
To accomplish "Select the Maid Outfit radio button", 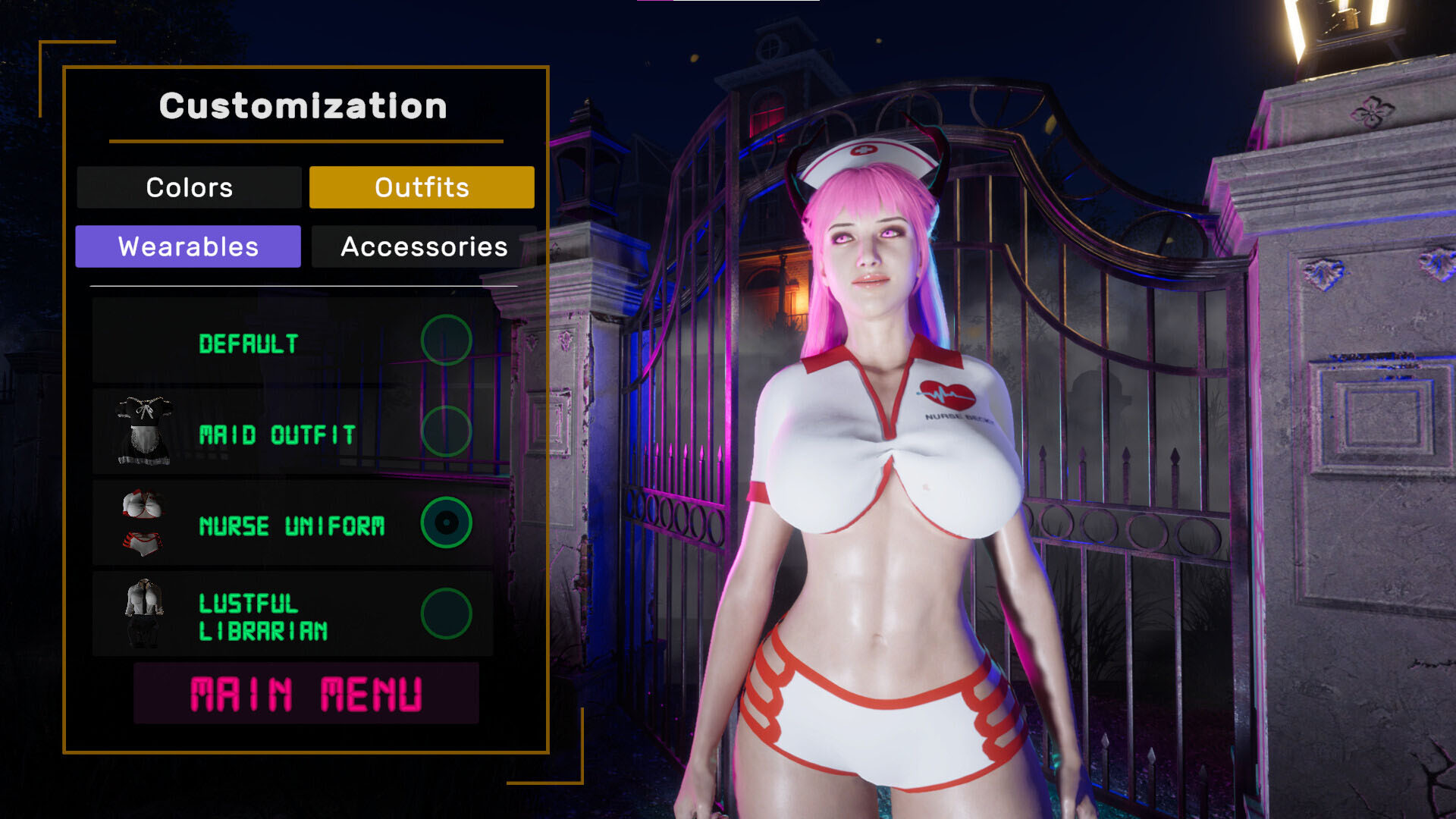I will click(446, 432).
